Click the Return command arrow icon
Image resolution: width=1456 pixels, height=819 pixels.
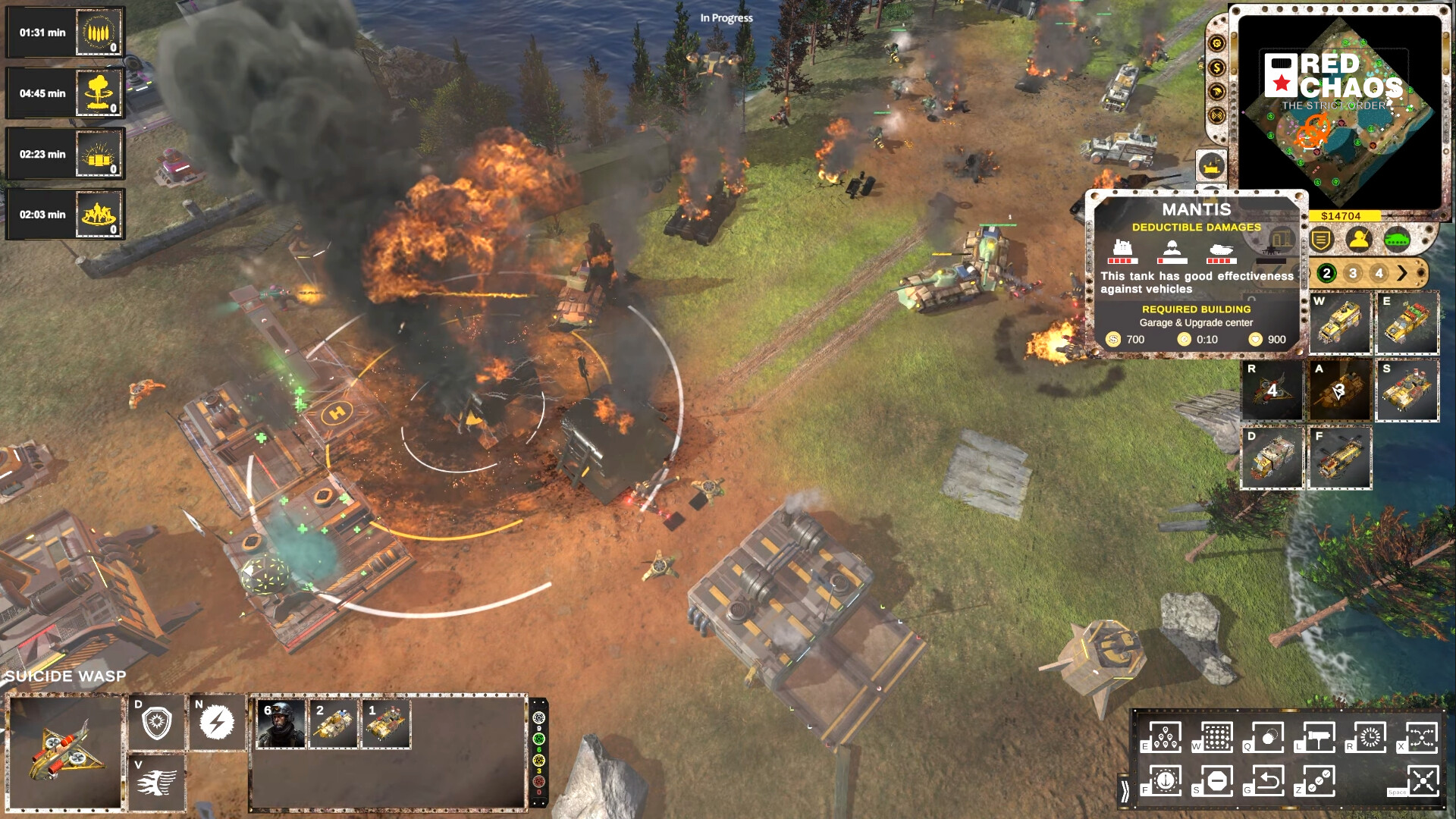point(1268,780)
